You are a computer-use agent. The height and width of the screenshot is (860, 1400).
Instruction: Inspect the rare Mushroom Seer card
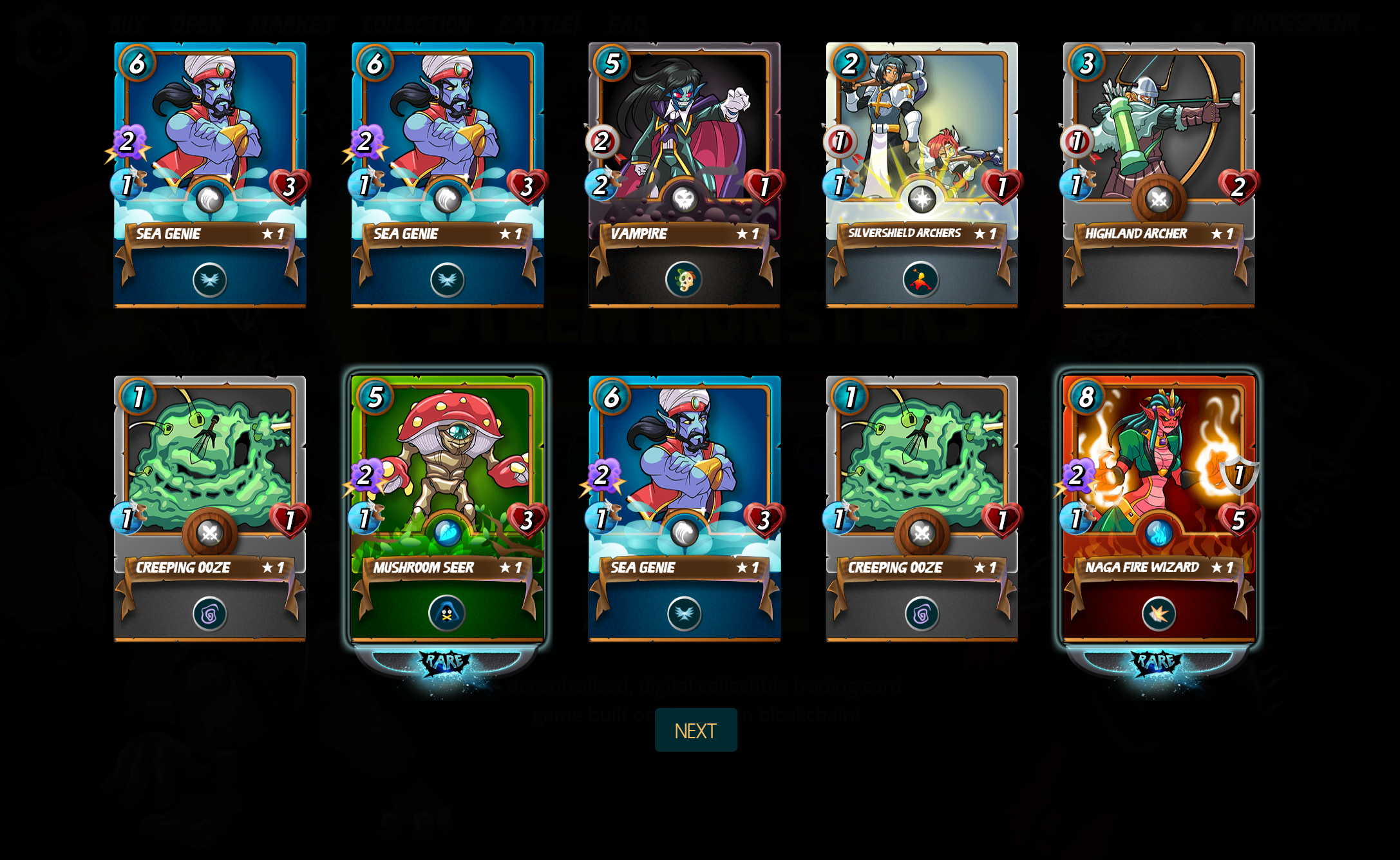click(447, 508)
